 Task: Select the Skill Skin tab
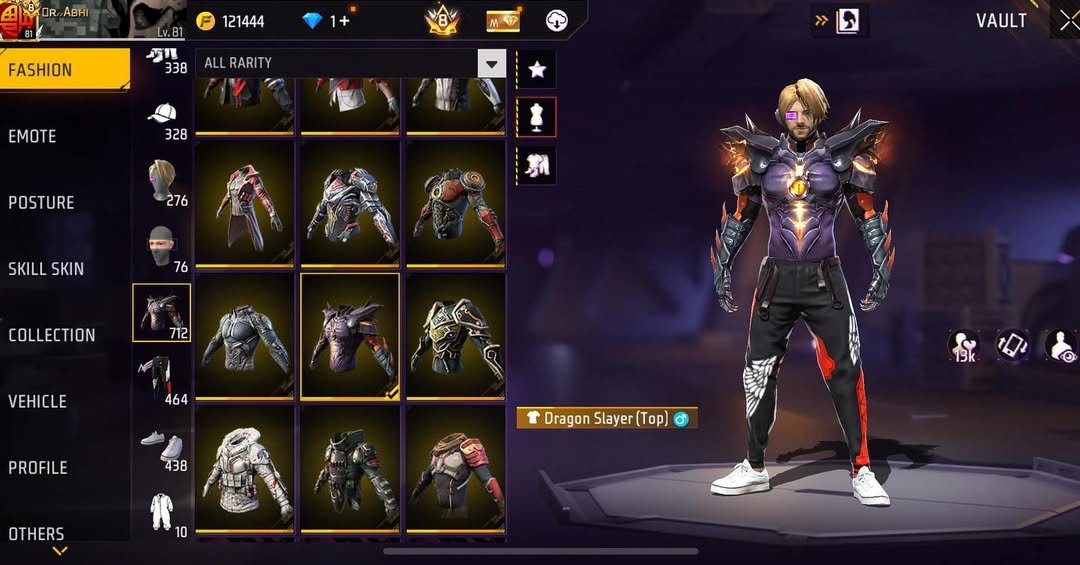[46, 268]
